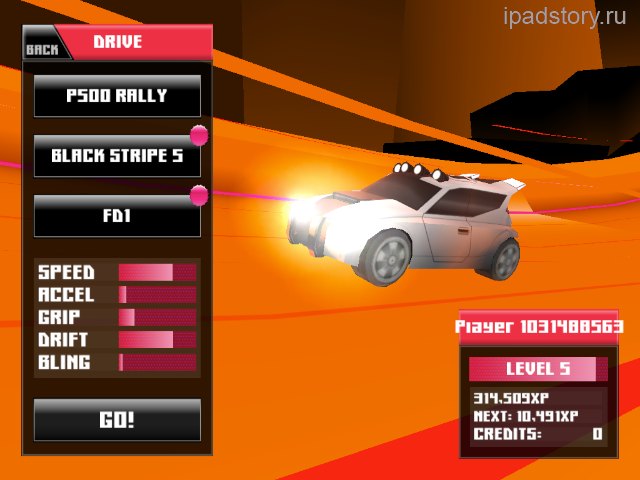Click the Player 1031488563 name panel
This screenshot has height=480, width=640.
pos(539,327)
